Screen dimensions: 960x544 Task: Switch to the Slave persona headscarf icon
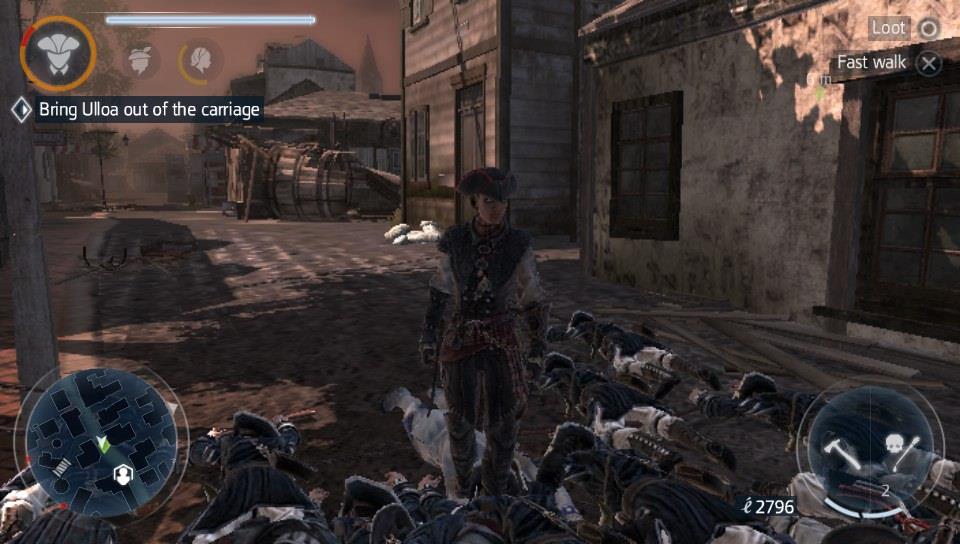tap(143, 58)
